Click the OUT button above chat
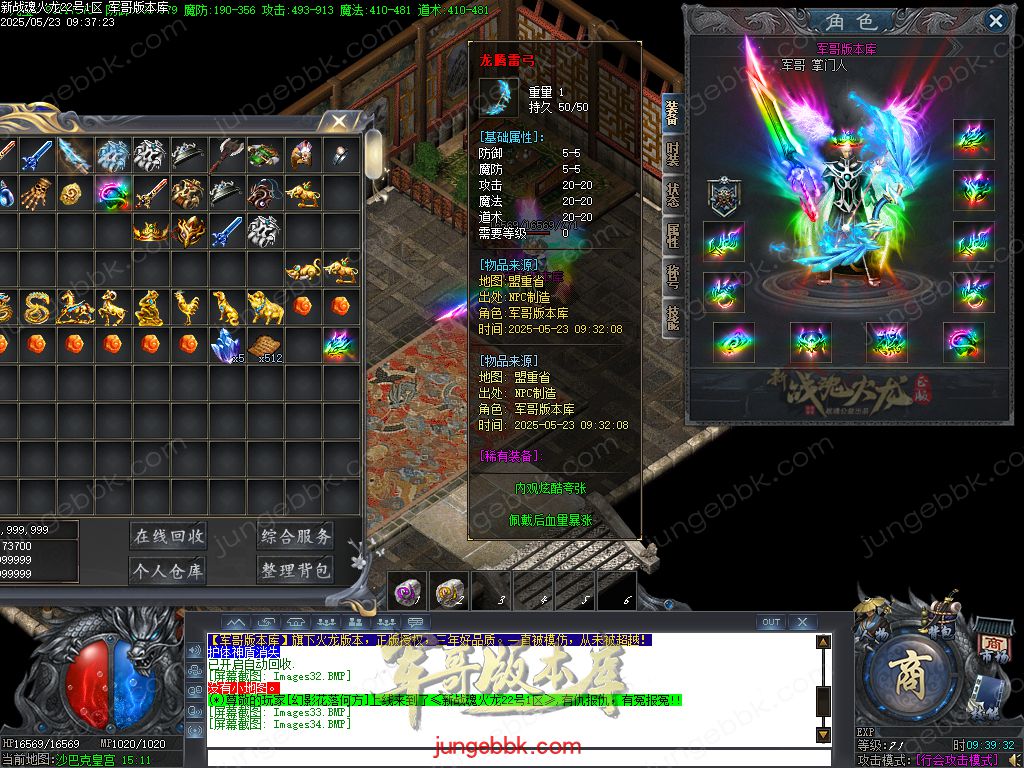 pos(770,622)
